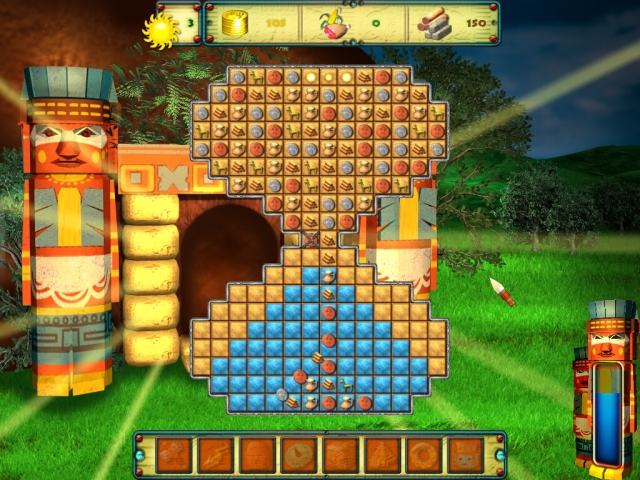Trigger the compass dial power-up
Viewport: 640px width, 480px height.
point(299,455)
